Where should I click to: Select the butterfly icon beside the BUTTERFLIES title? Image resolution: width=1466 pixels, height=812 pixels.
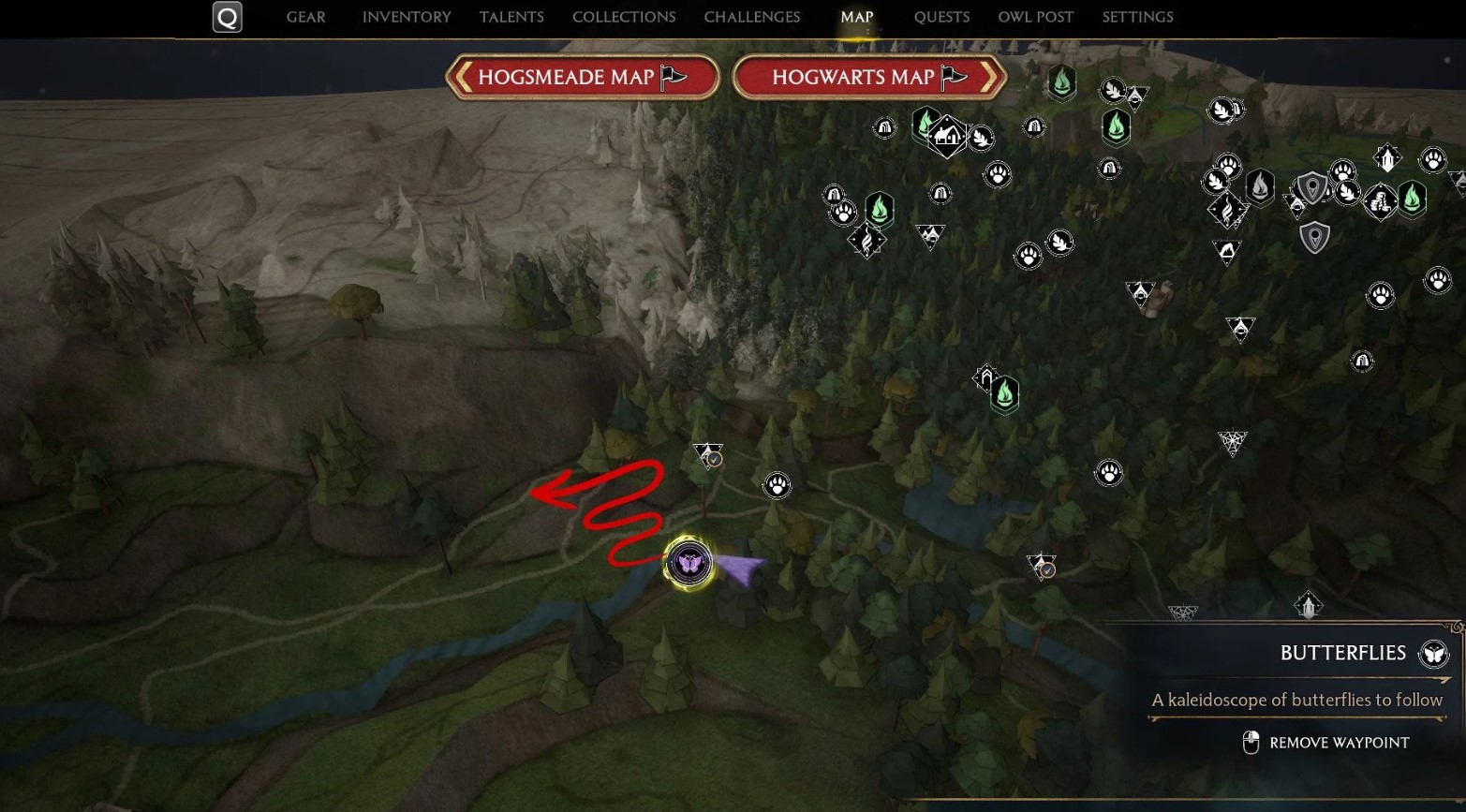(x=1432, y=653)
